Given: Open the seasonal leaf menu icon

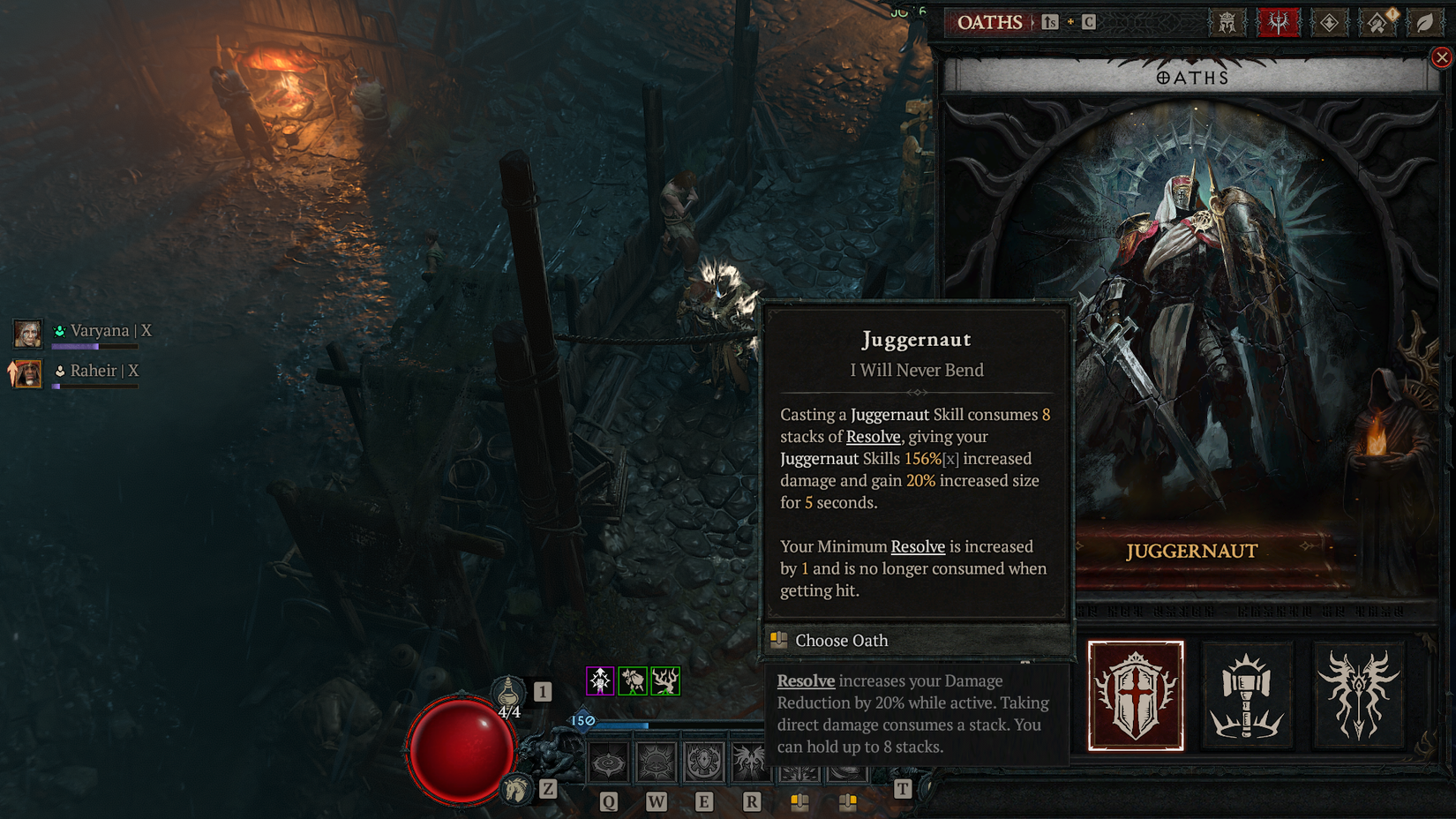Looking at the screenshot, I should click(x=1424, y=23).
